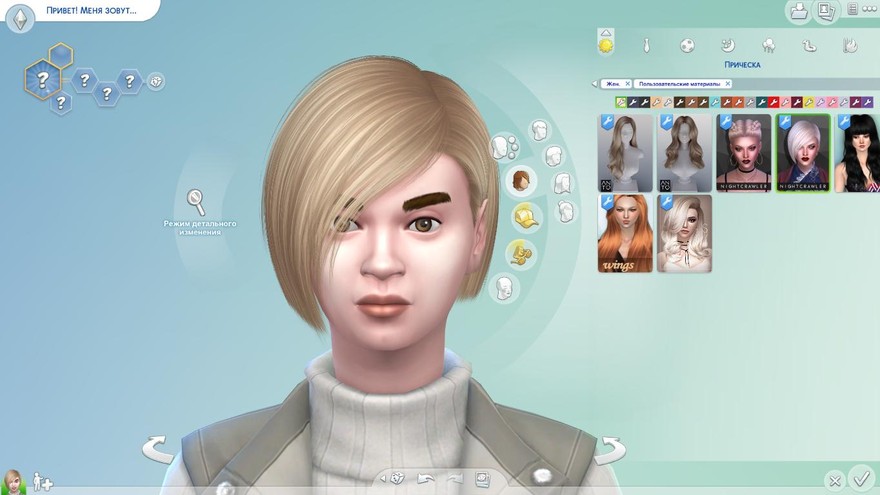Rotate the Sim with the left arrow
The height and width of the screenshot is (495, 880).
tap(159, 450)
